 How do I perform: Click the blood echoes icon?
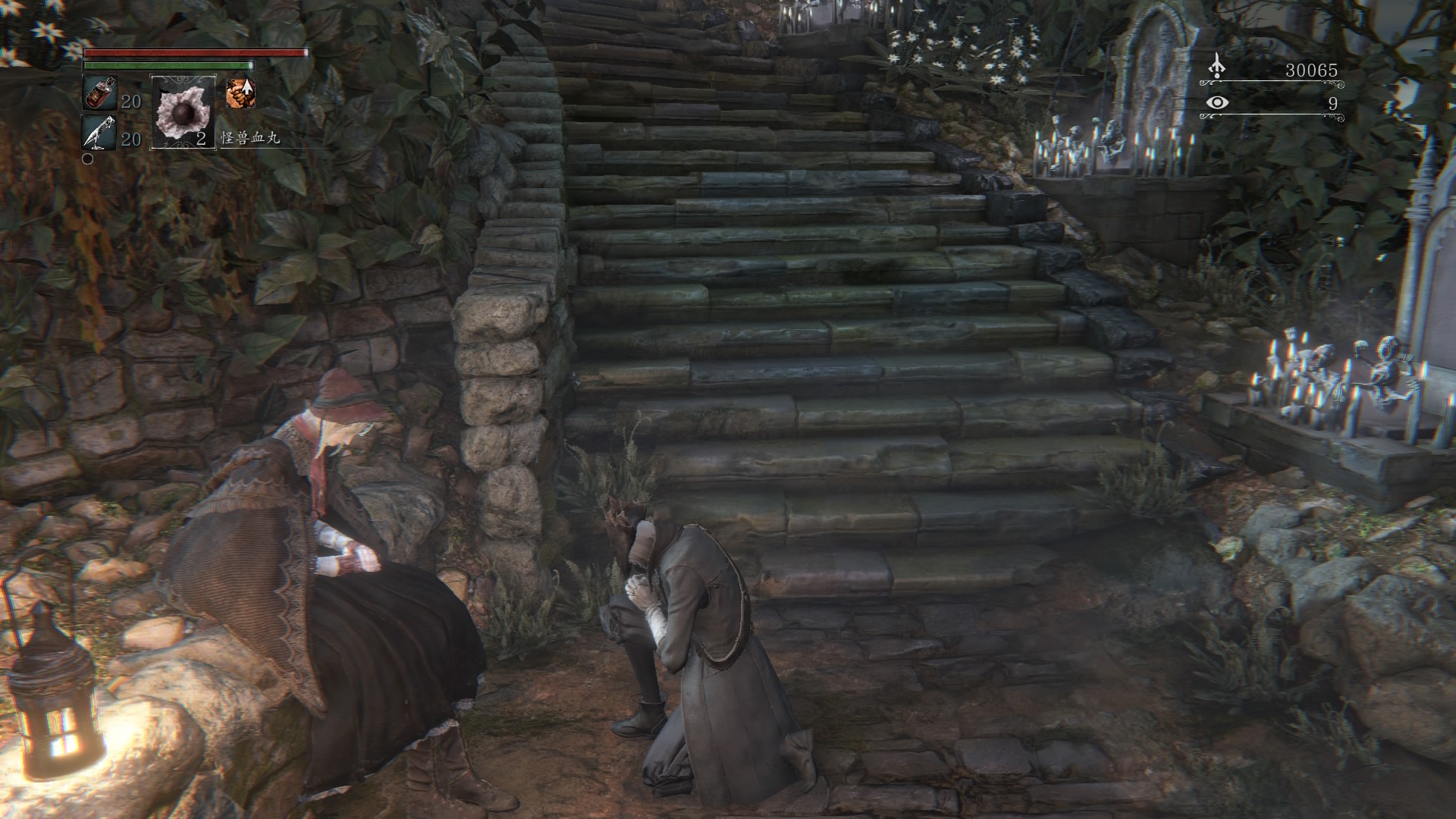pos(1216,67)
